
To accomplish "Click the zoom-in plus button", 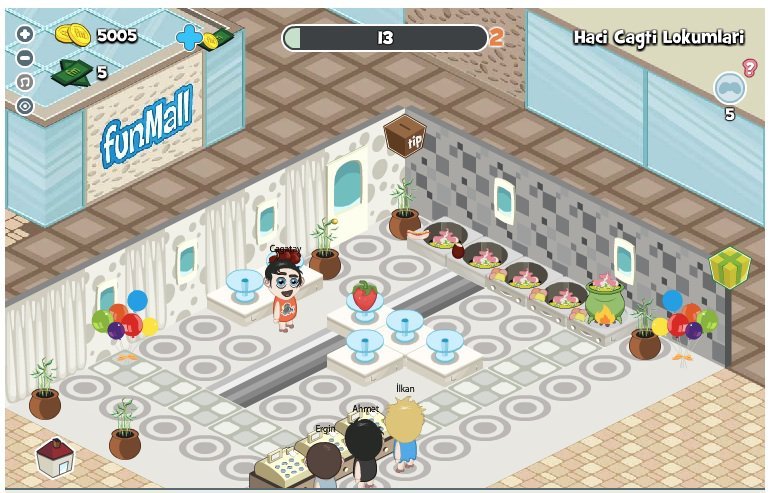I will click(x=25, y=34).
